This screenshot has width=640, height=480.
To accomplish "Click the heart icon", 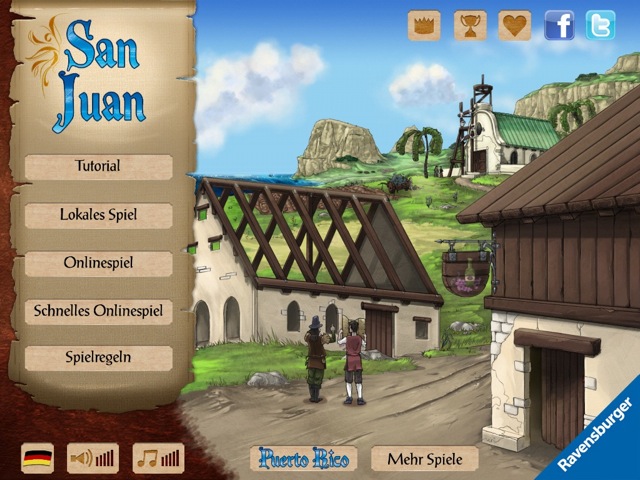I will pos(515,25).
